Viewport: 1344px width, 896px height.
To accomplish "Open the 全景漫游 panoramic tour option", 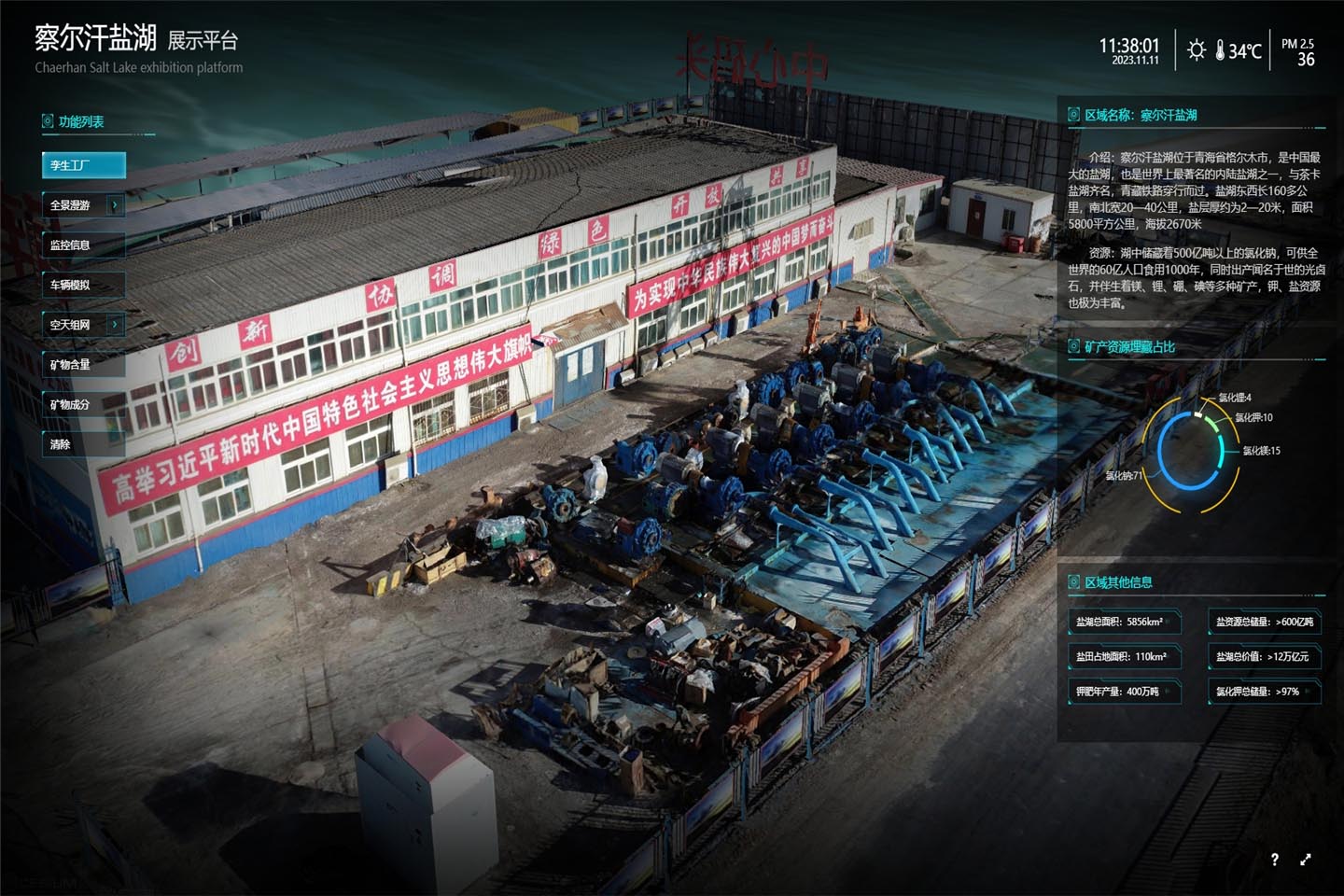I will tap(73, 205).
